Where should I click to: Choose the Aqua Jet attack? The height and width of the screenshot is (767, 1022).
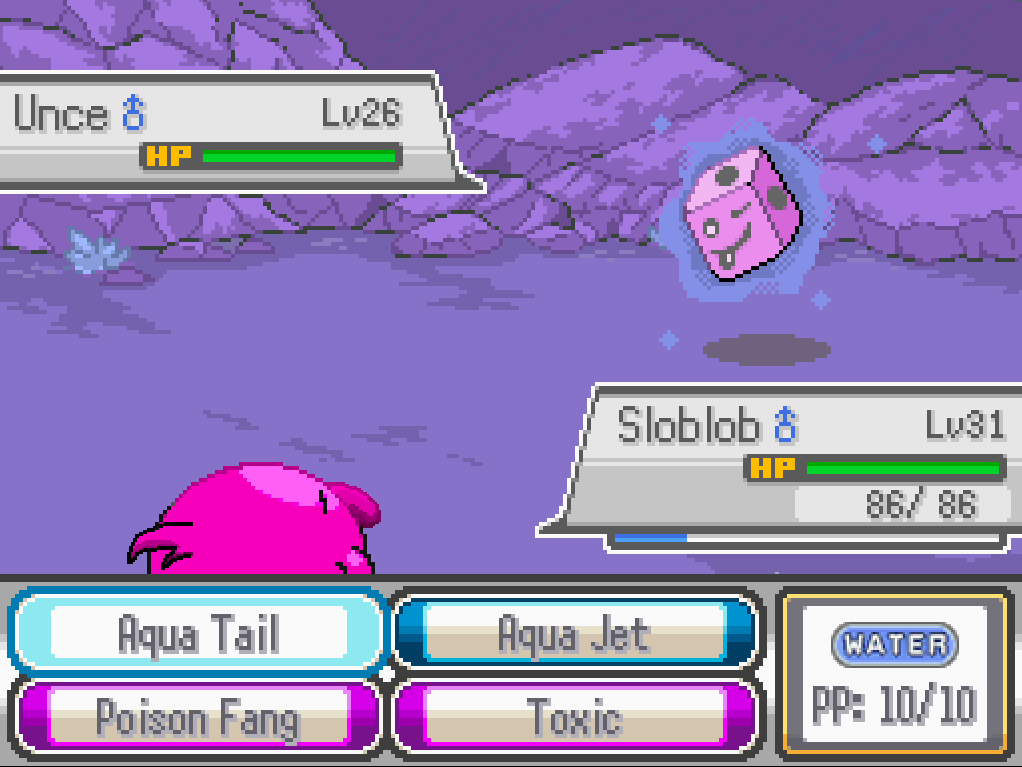[x=573, y=633]
